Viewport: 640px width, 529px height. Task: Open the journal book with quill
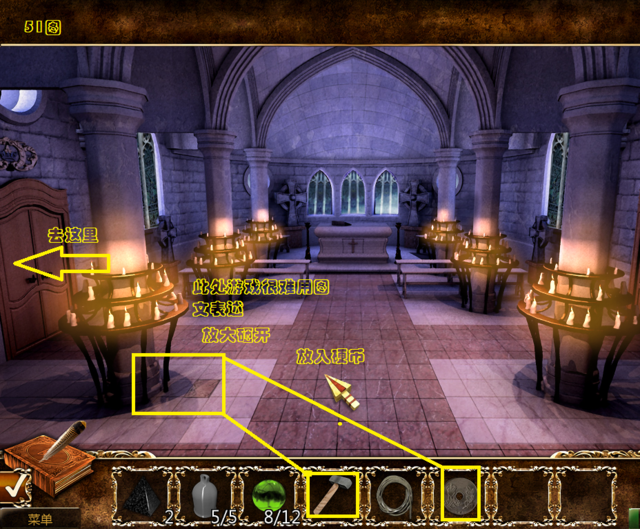click(x=50, y=460)
